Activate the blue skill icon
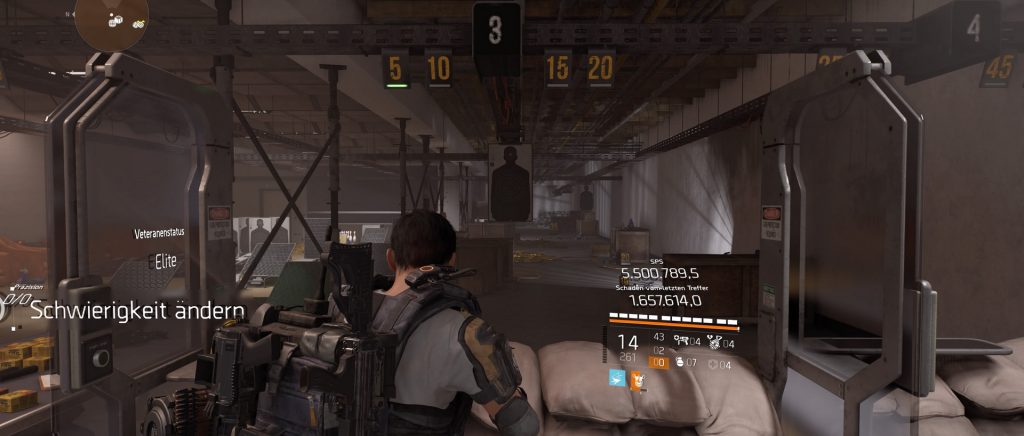The image size is (1024, 436). (x=617, y=379)
